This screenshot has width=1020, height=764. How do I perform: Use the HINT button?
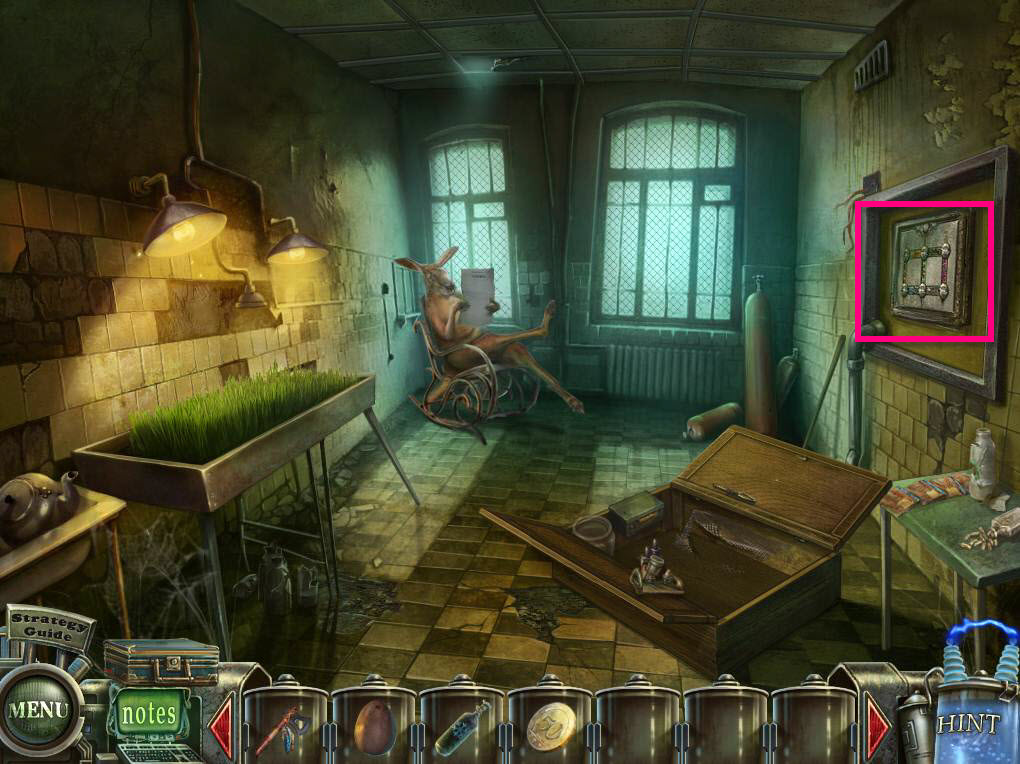(967, 724)
